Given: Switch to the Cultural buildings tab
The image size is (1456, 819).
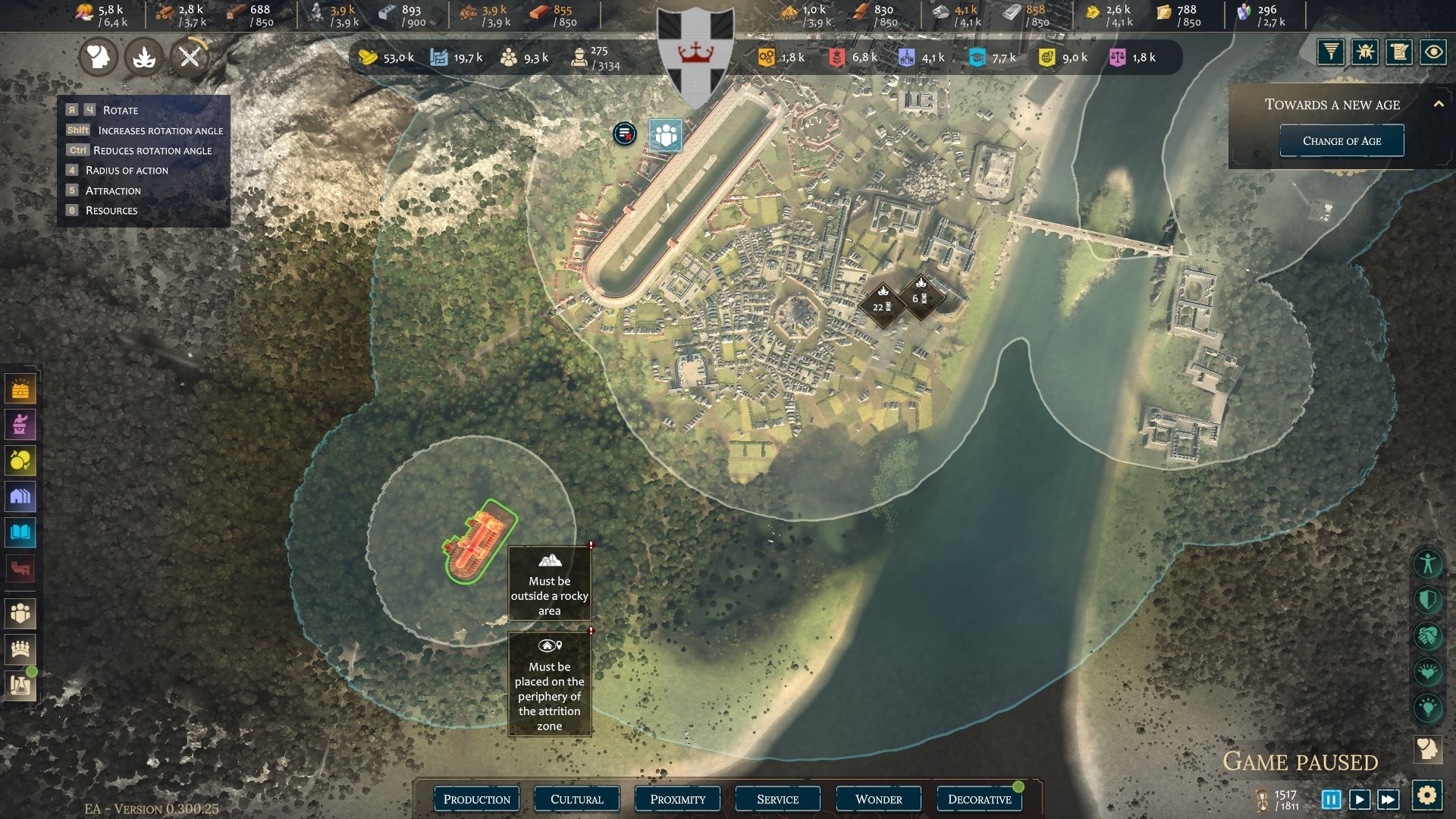Looking at the screenshot, I should [576, 799].
